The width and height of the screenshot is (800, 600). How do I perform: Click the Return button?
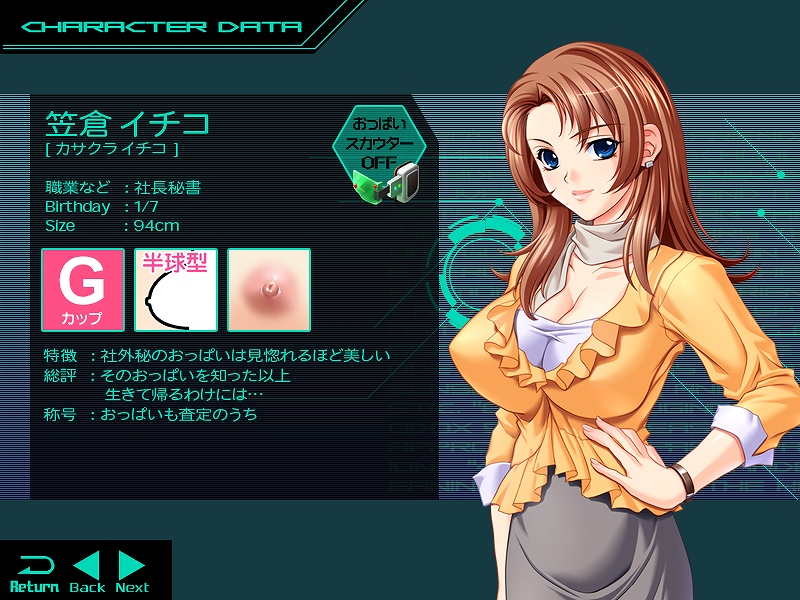pyautogui.click(x=34, y=573)
